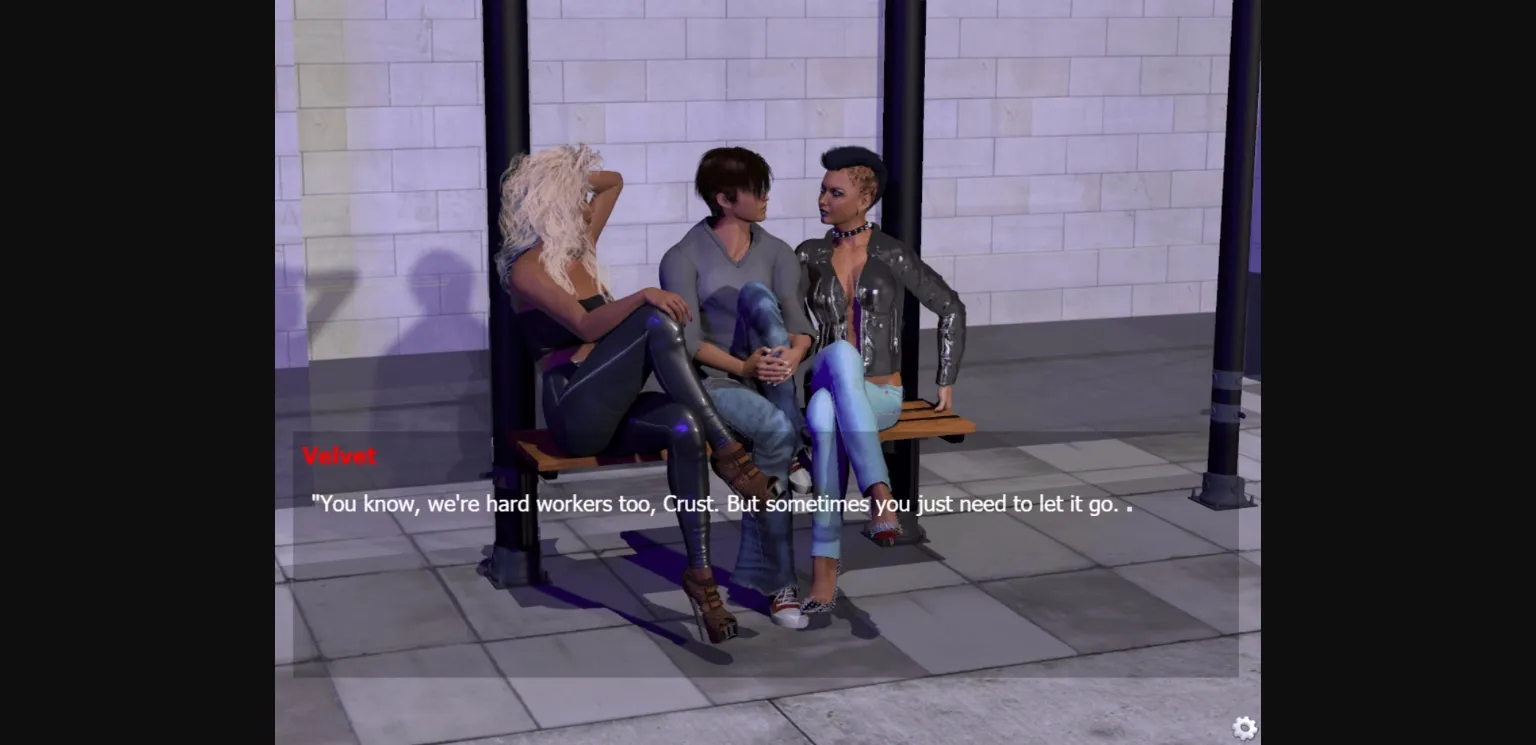
Task: Open the settings gear icon
Action: [1244, 729]
